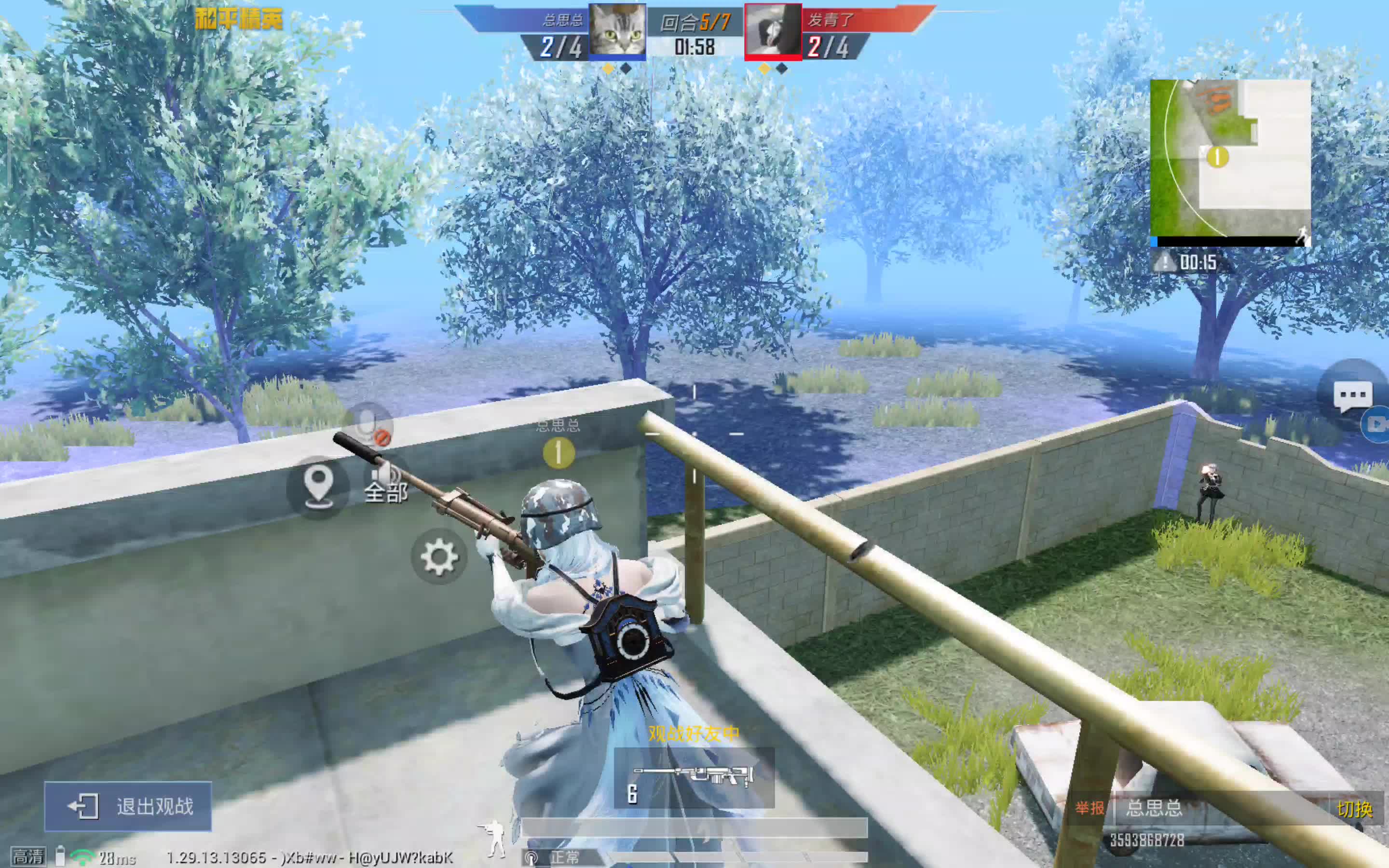Switch spectated player with 切换
The width and height of the screenshot is (1389, 868).
click(x=1355, y=809)
